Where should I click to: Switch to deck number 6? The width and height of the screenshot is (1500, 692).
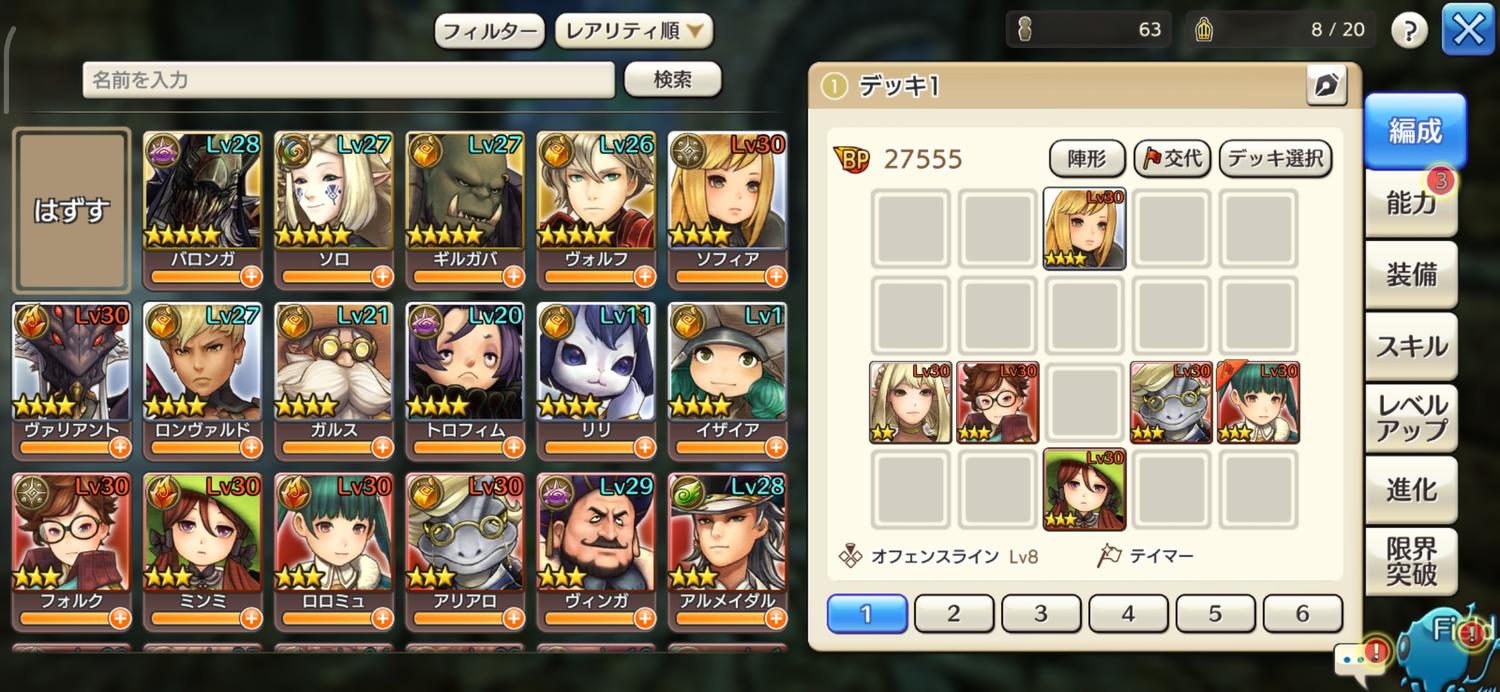1302,613
